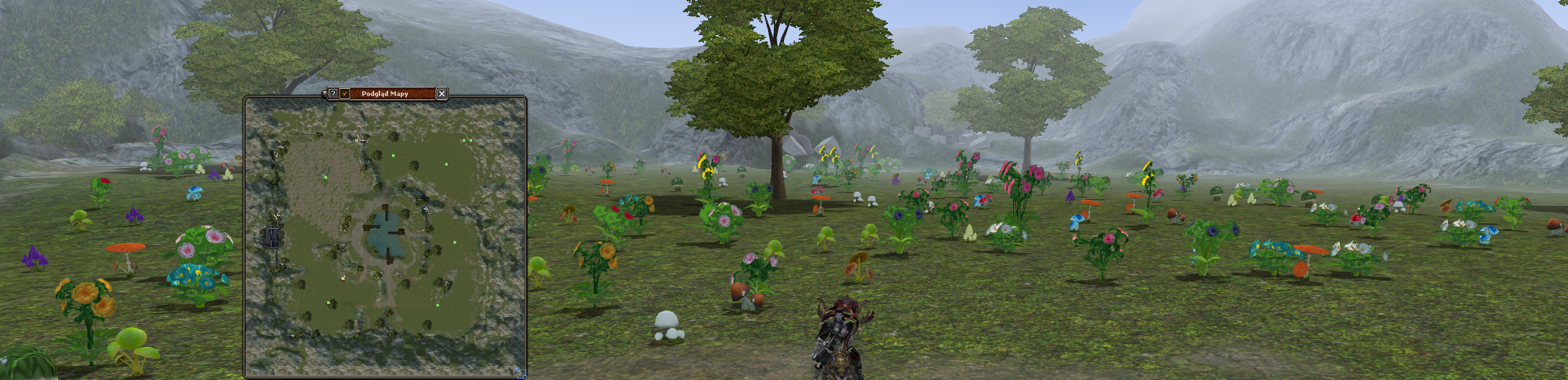1568x380 pixels.
Task: Open help for the map preview
Action: pyautogui.click(x=333, y=94)
